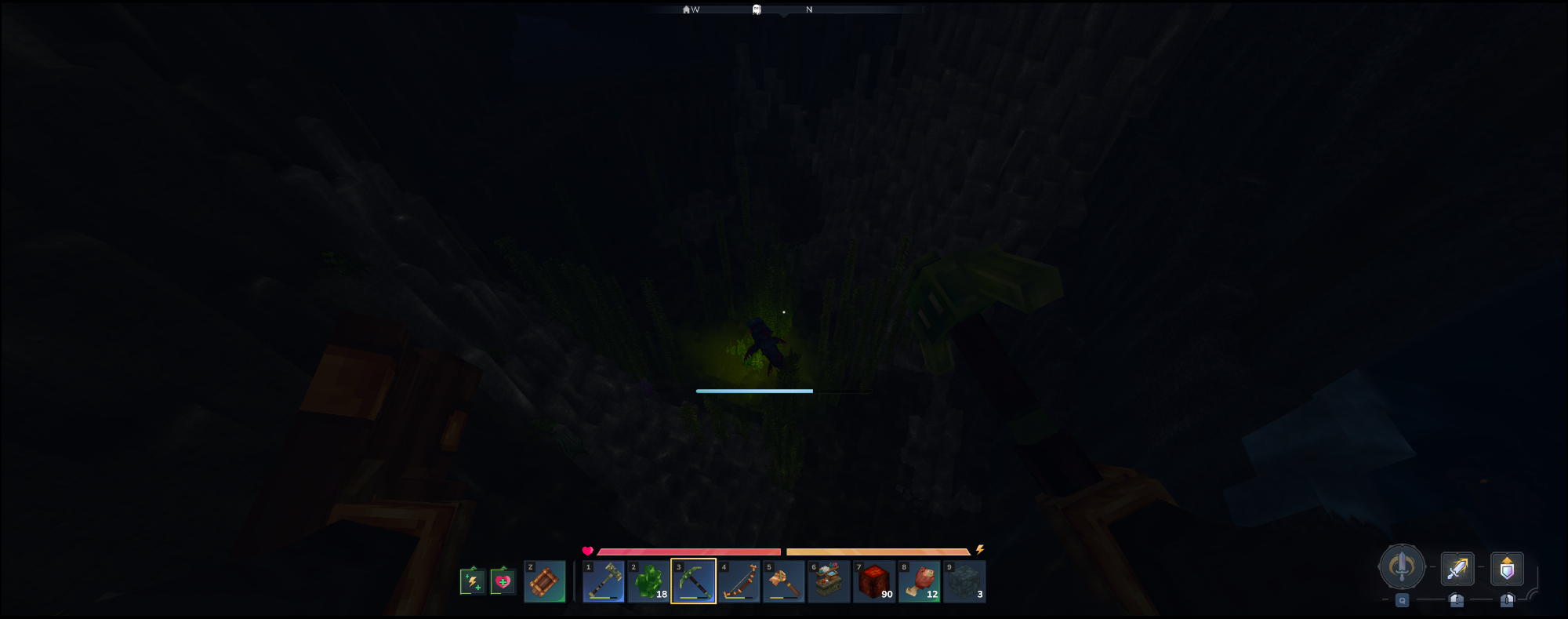The image size is (1568, 619).
Task: Click the home marker on the compass
Action: coord(687,9)
